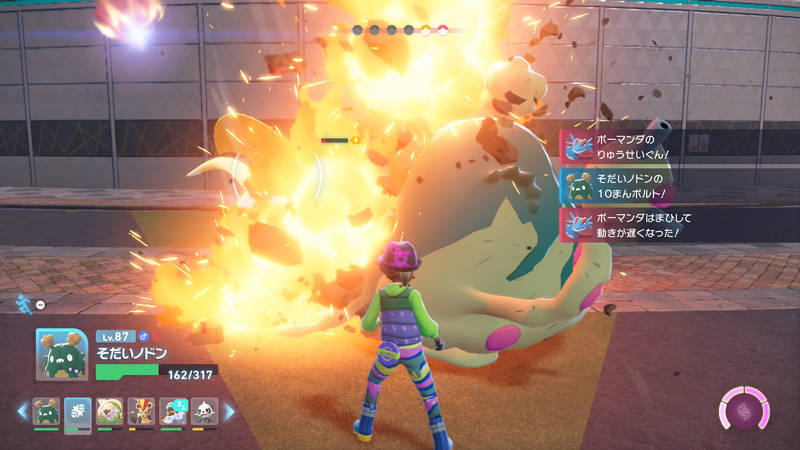Select the round red-and-white Pokémon party slot
This screenshot has height=450, width=800.
[109, 412]
